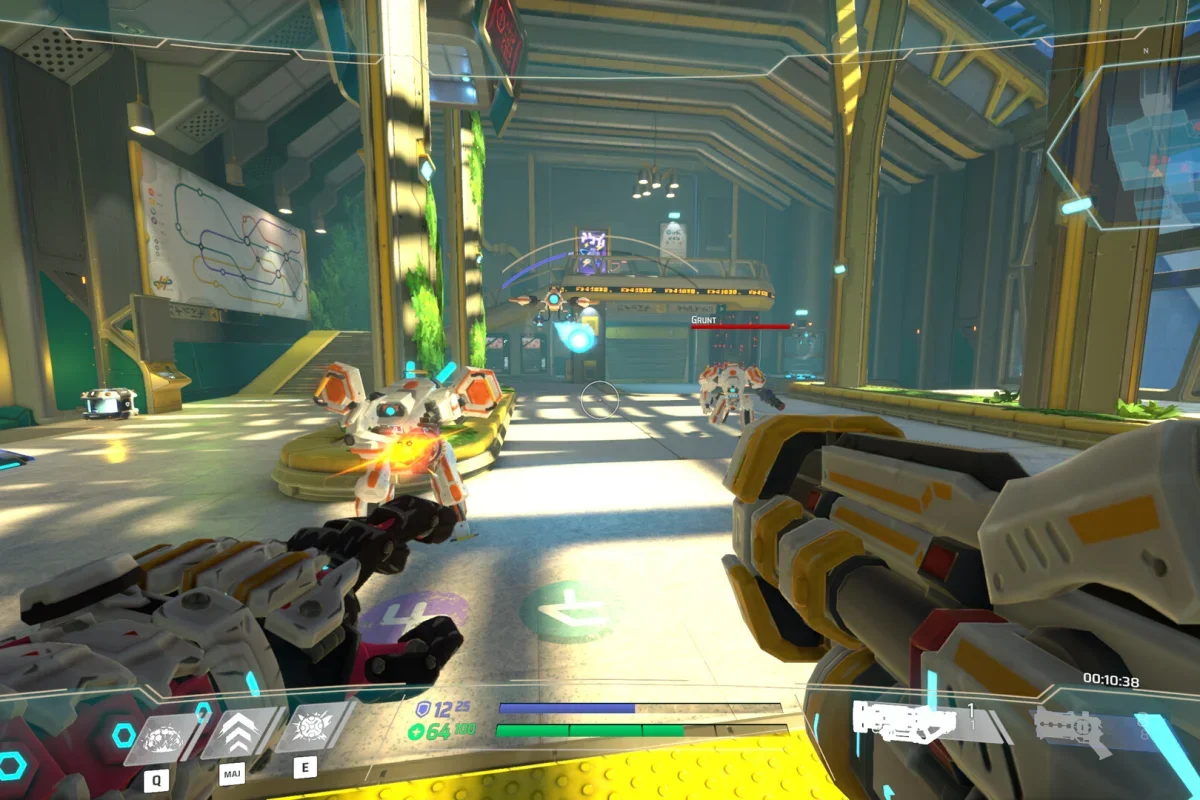The width and height of the screenshot is (1200, 800).
Task: Trigger the triple-chevron dash ability
Action: pos(239,734)
